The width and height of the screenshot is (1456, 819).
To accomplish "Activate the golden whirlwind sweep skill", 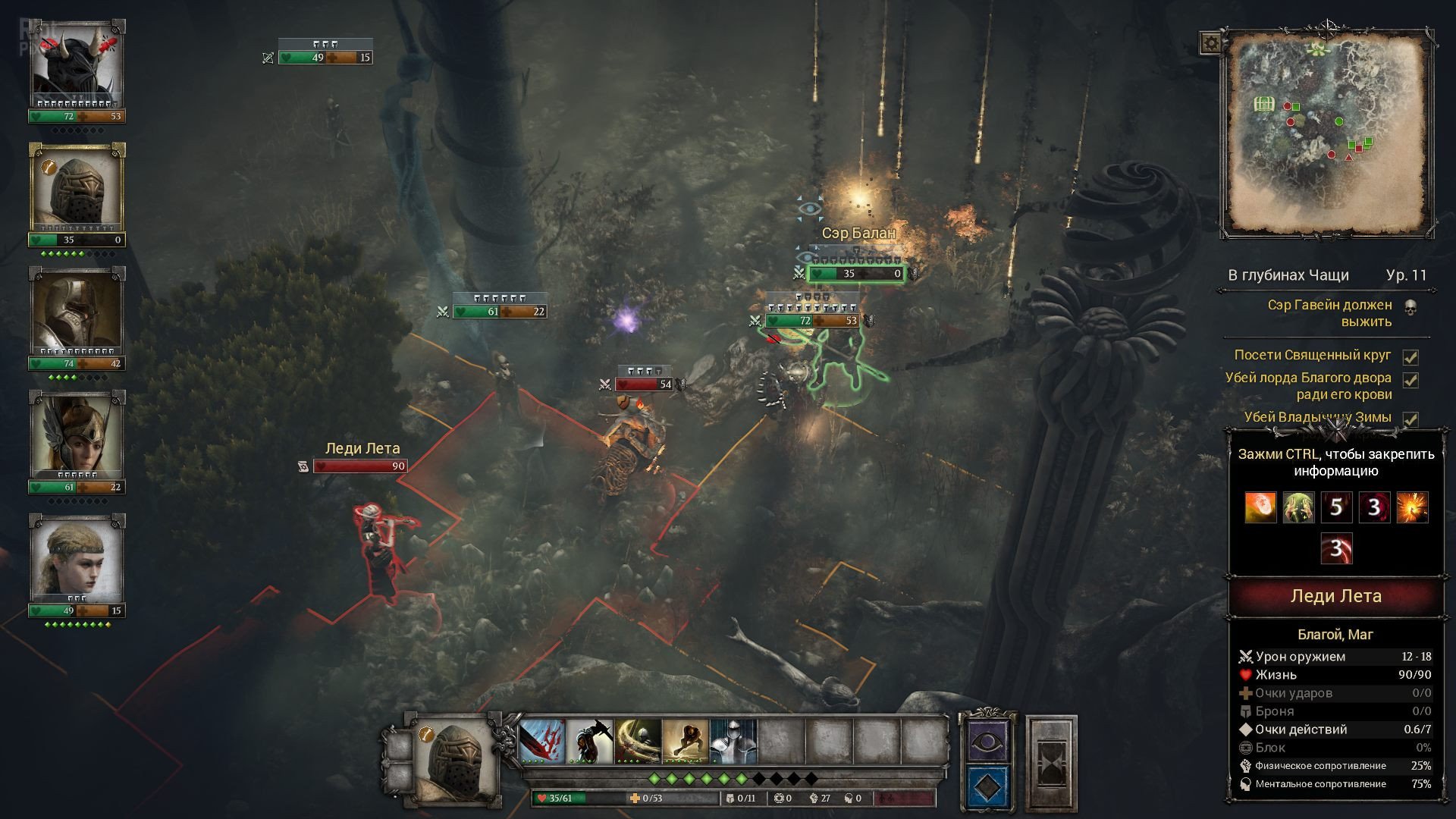I will 638,741.
